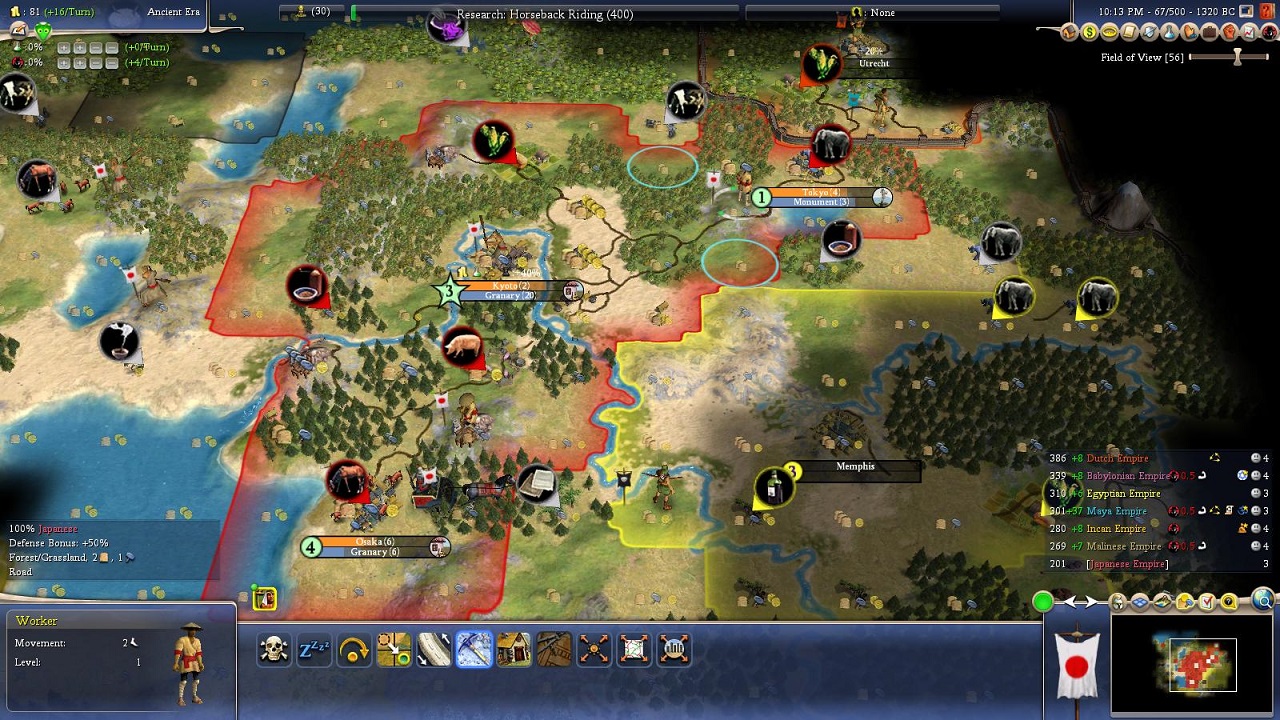Choose the pickaxe mine action
The height and width of the screenshot is (720, 1280).
[x=474, y=650]
